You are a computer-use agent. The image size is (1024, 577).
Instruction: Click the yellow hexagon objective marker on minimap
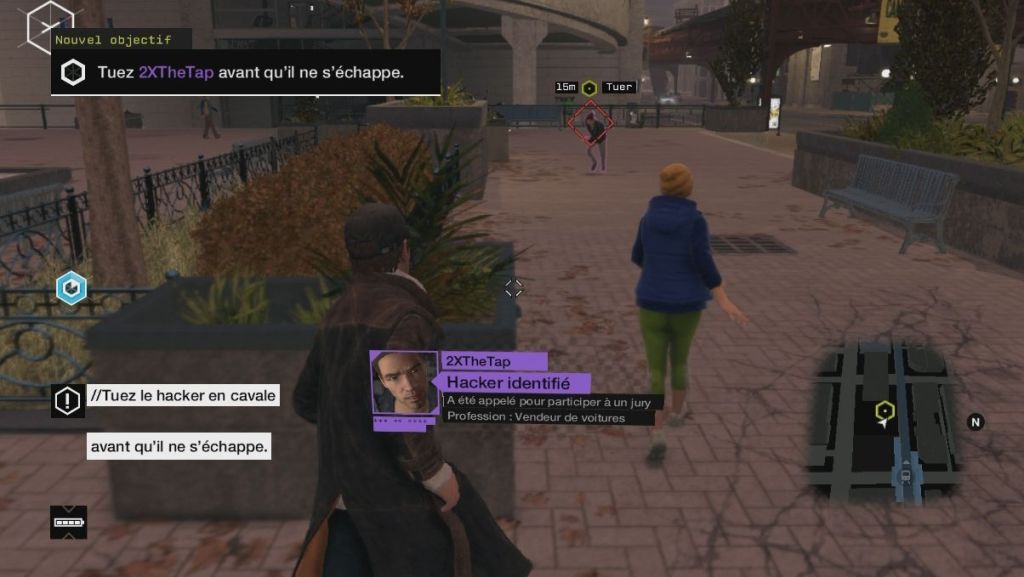pyautogui.click(x=884, y=410)
